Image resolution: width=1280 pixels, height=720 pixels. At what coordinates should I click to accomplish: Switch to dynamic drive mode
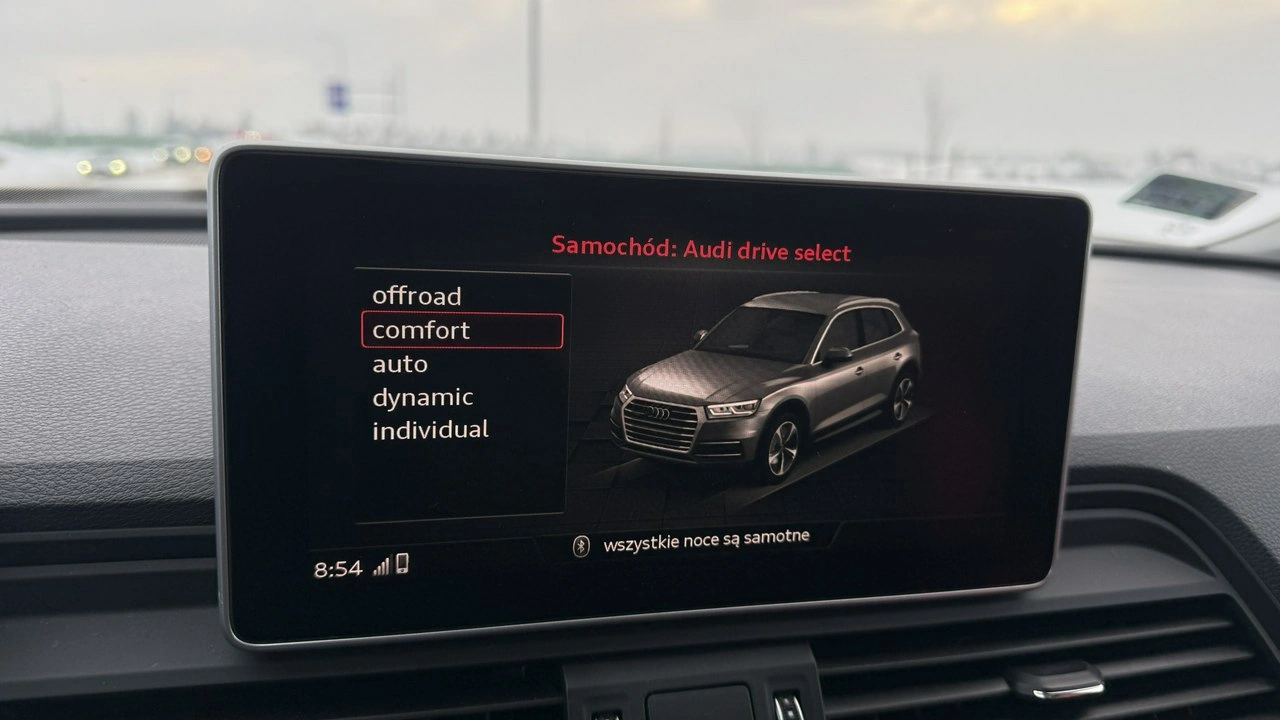[x=423, y=396]
